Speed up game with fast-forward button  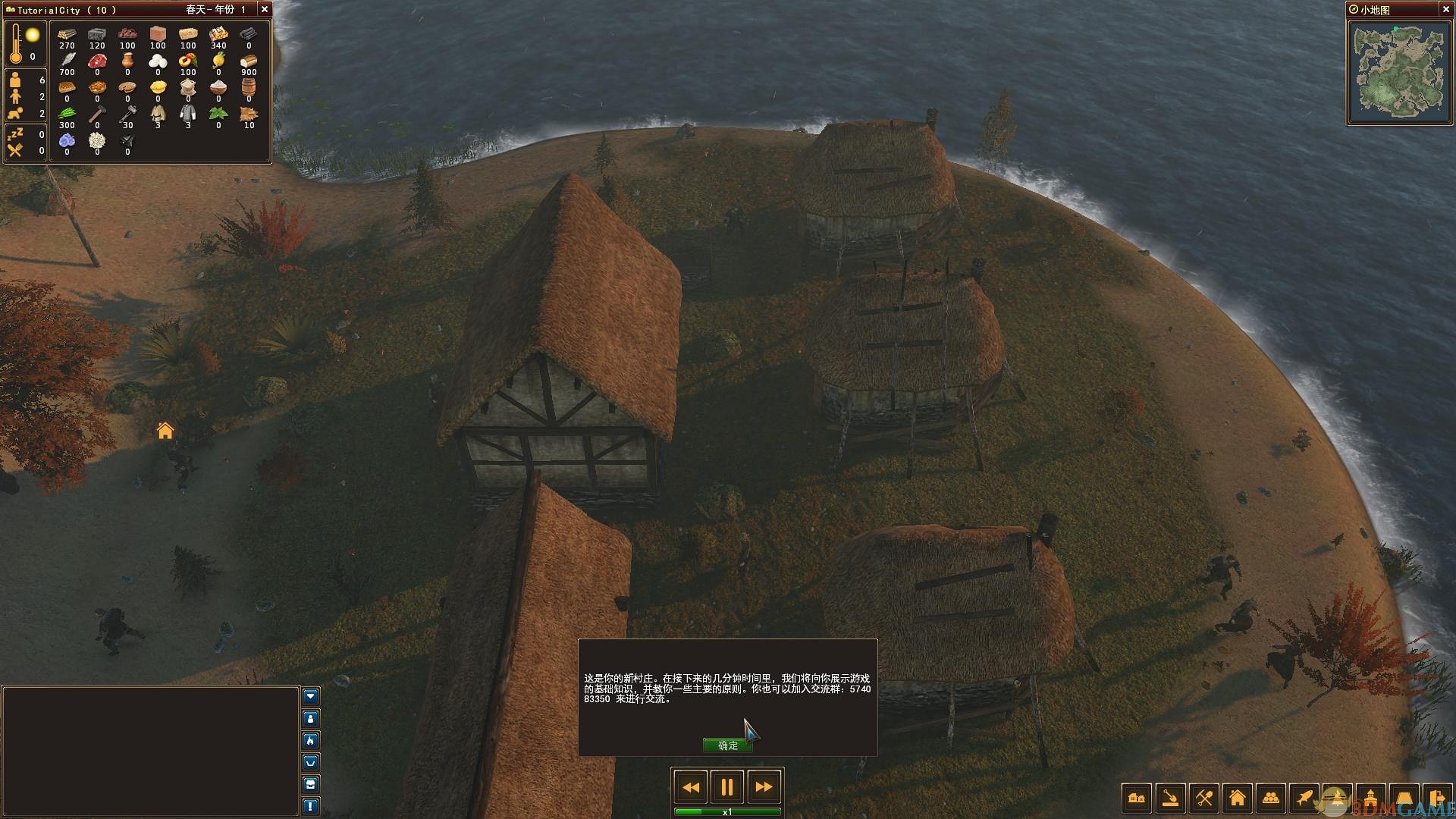(764, 787)
